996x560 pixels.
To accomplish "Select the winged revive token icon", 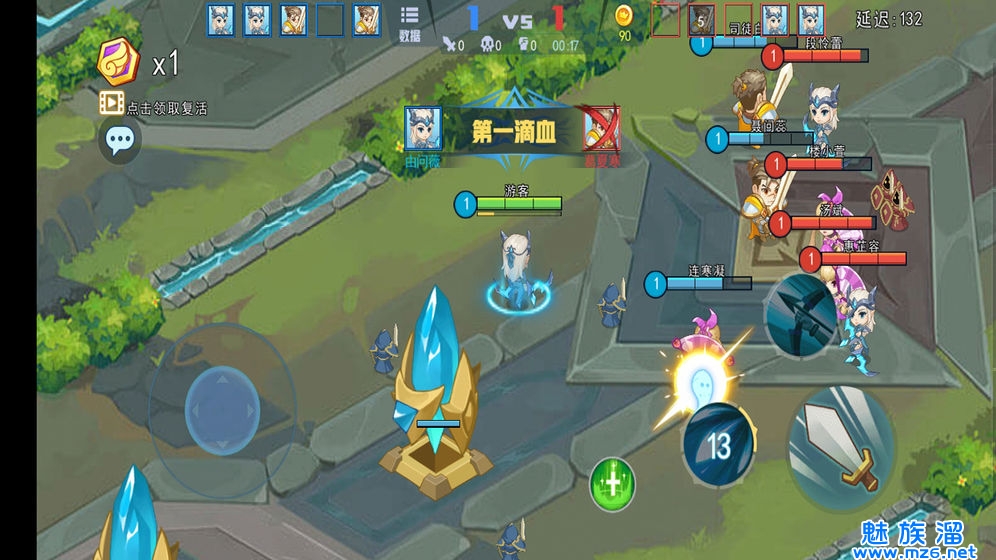I will tap(119, 64).
